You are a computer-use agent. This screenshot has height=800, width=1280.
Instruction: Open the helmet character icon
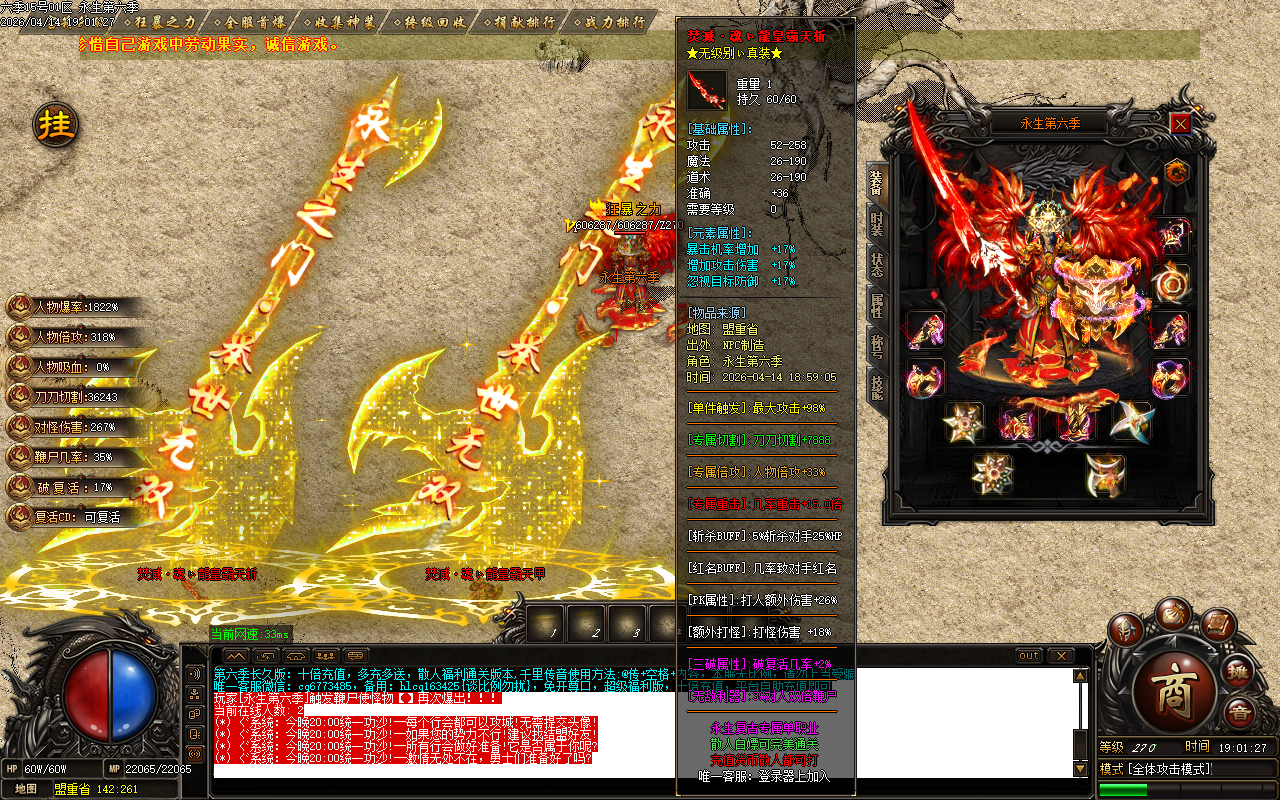coord(1126,631)
